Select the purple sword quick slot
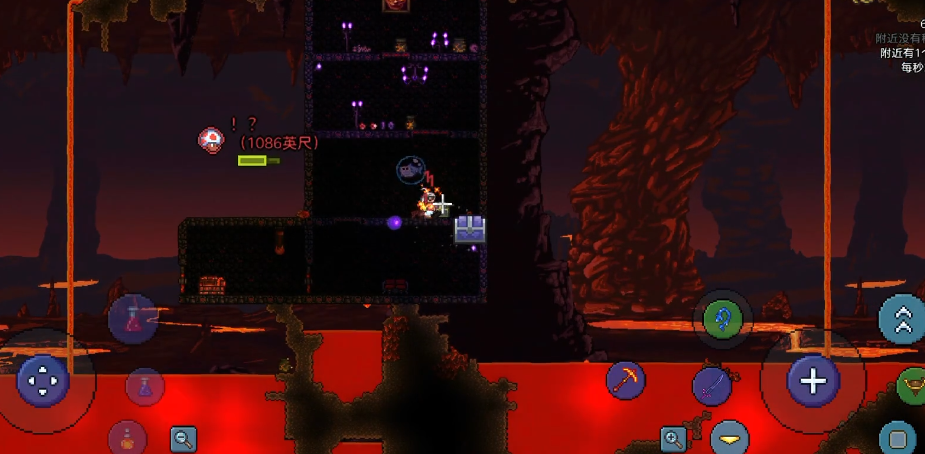The image size is (925, 454). 712,386
